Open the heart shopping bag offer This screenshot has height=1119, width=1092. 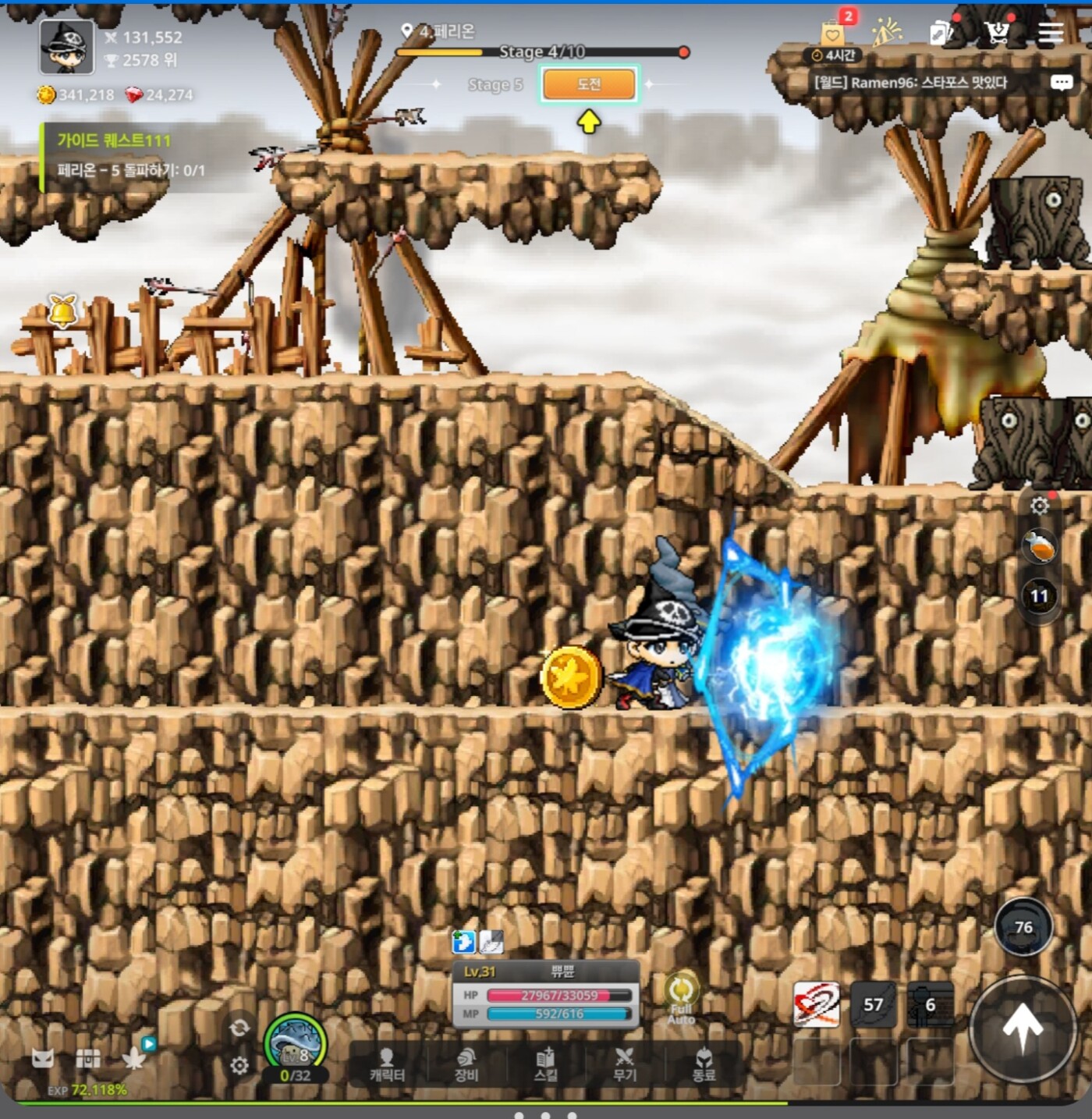click(833, 34)
